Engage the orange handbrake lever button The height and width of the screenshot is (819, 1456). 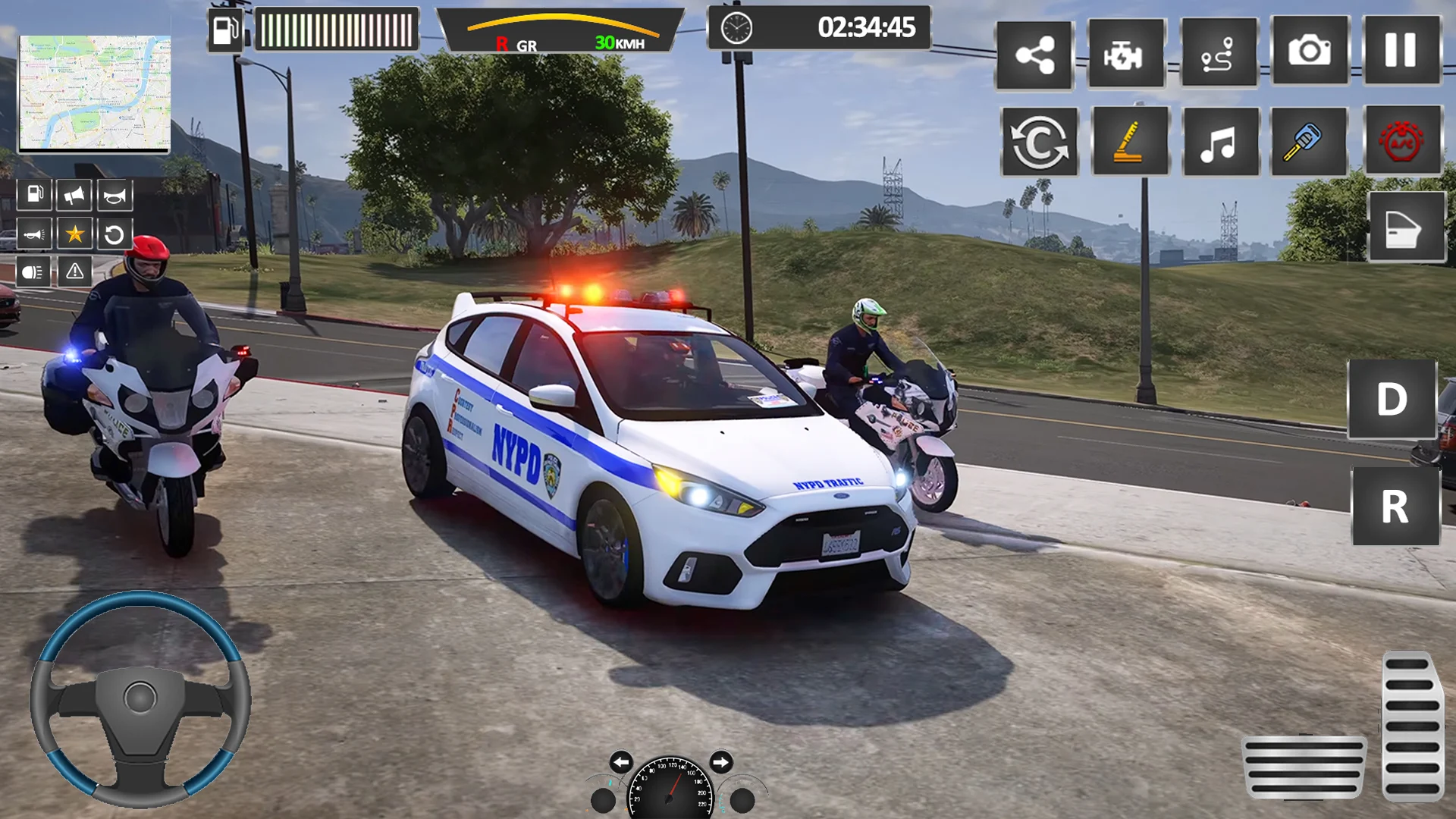coord(1130,142)
